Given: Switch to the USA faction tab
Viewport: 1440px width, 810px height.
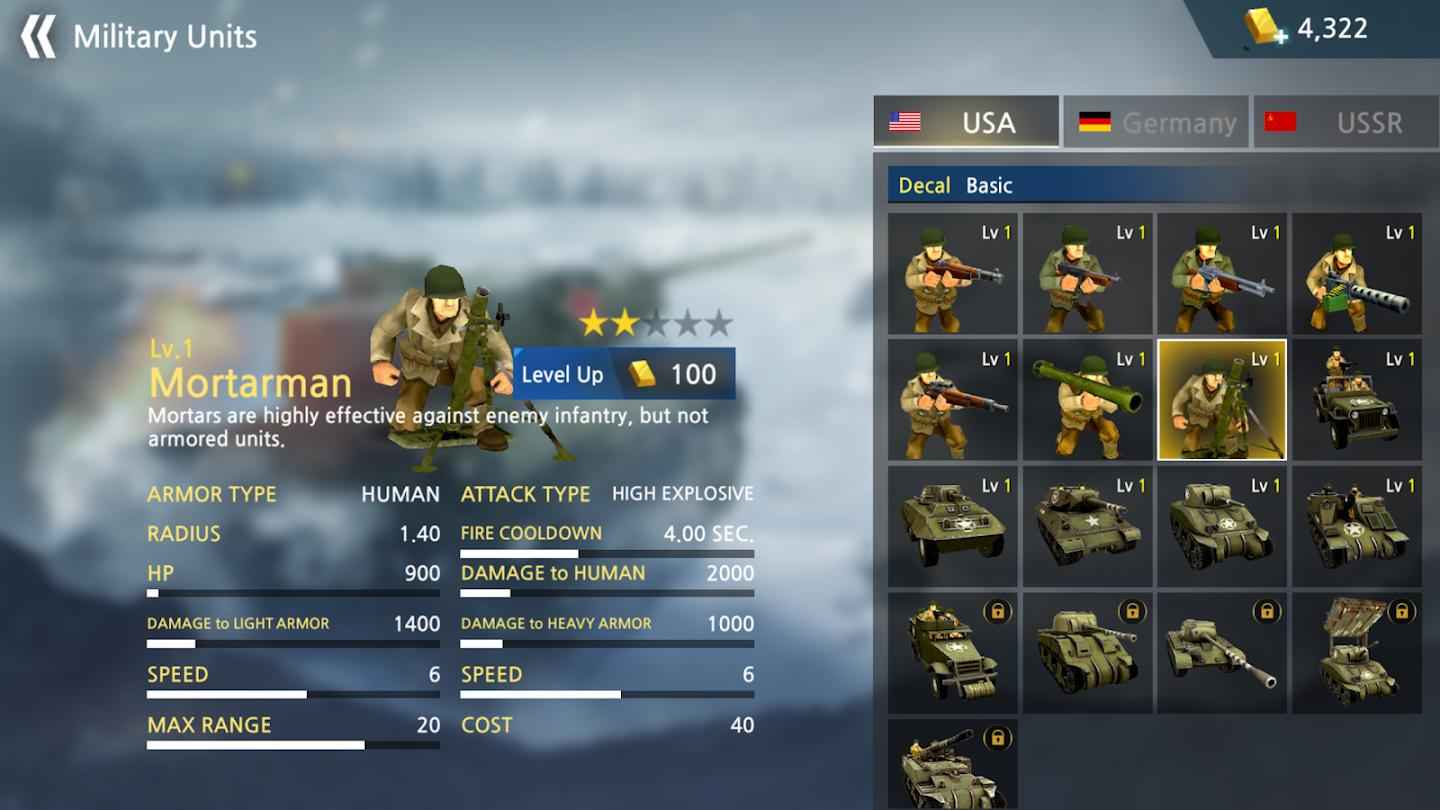Looking at the screenshot, I should click(x=966, y=122).
